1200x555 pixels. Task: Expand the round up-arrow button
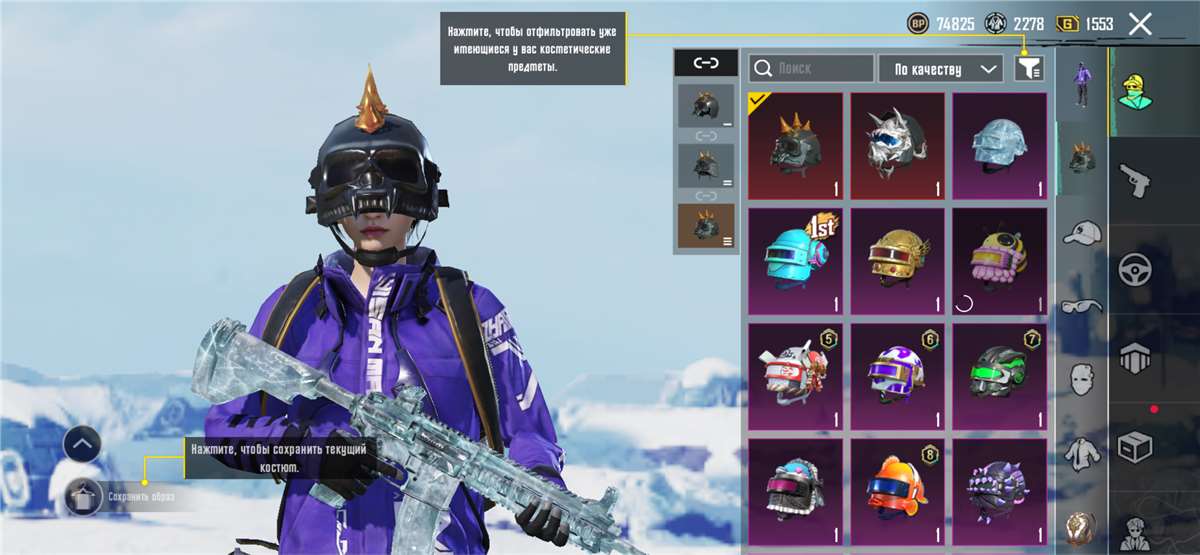(x=82, y=443)
